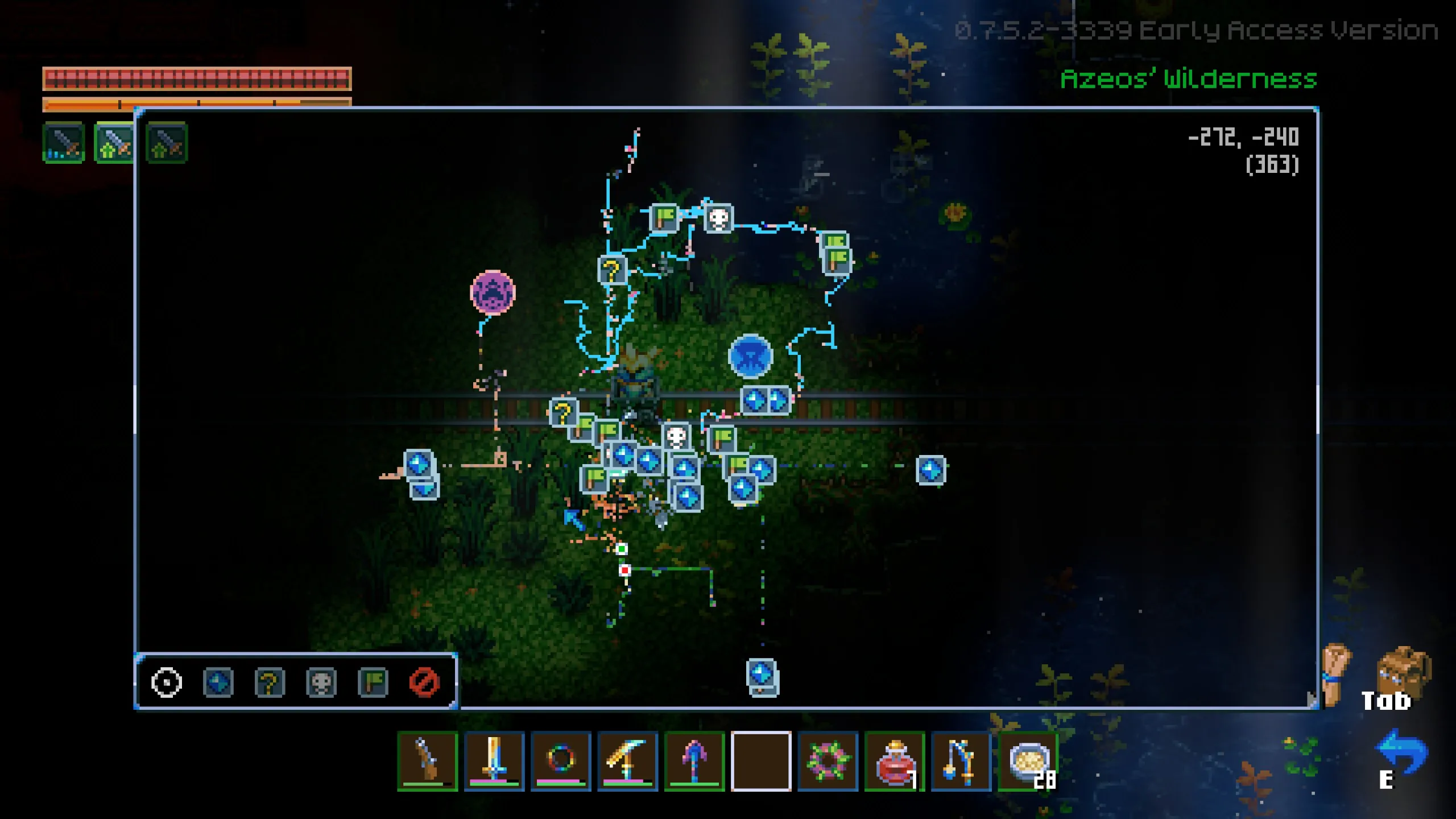Select the blue diamond marker filter

pyautogui.click(x=218, y=682)
